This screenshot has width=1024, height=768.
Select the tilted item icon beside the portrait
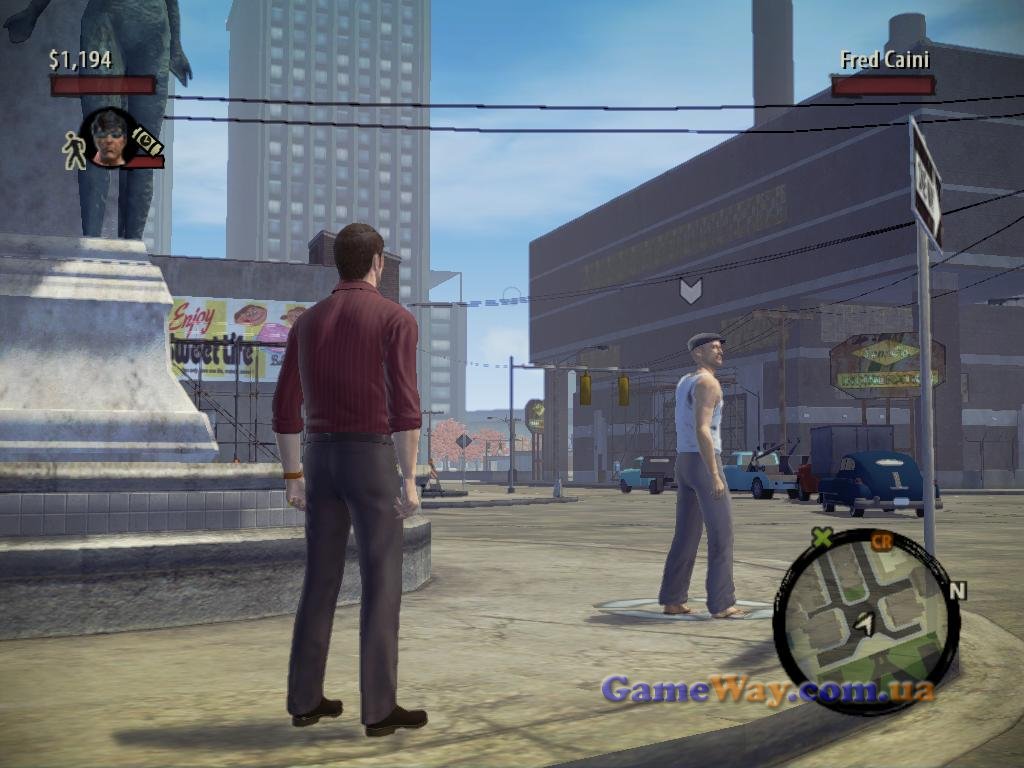coord(146,141)
